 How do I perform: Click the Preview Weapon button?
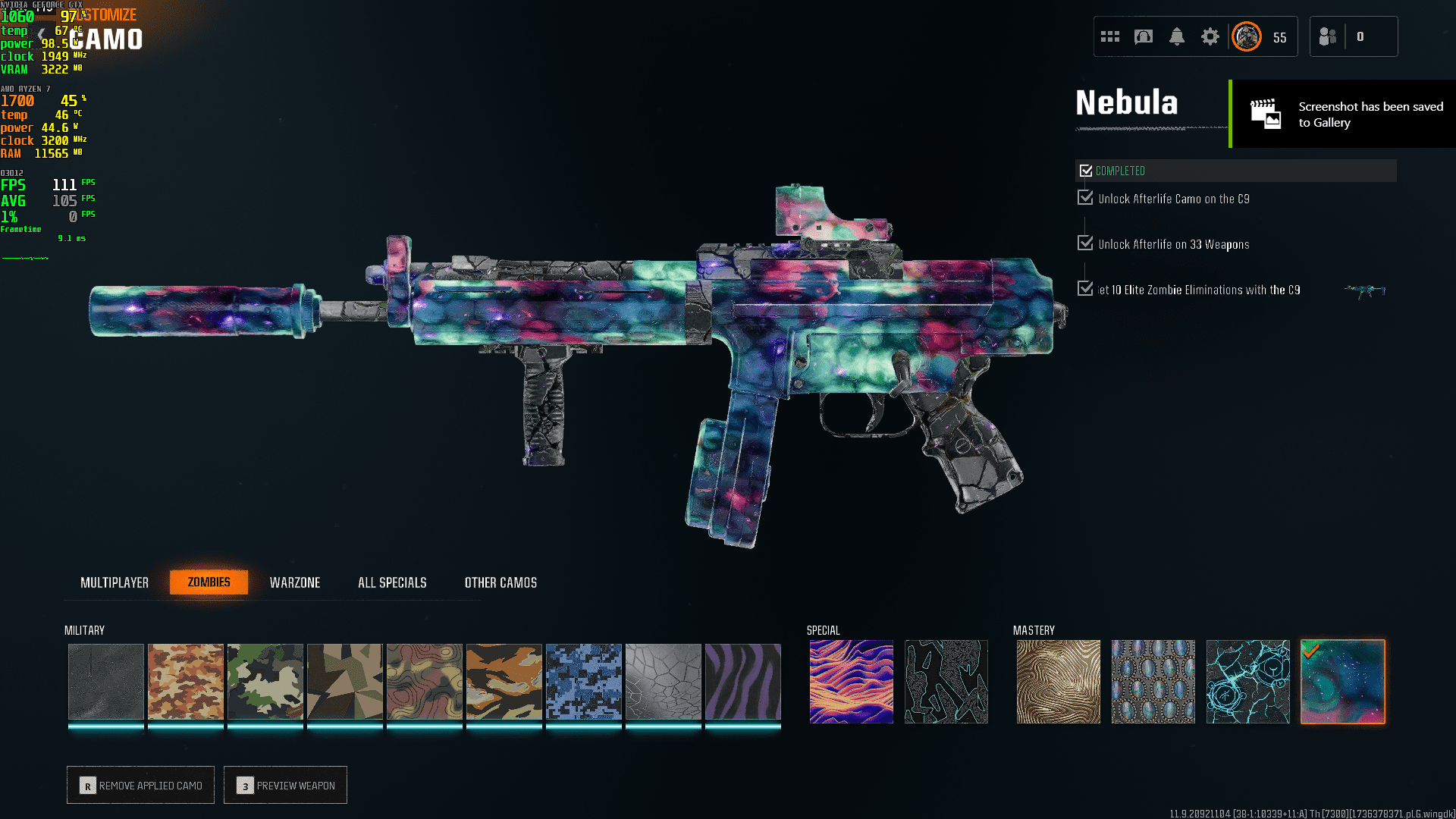click(285, 785)
